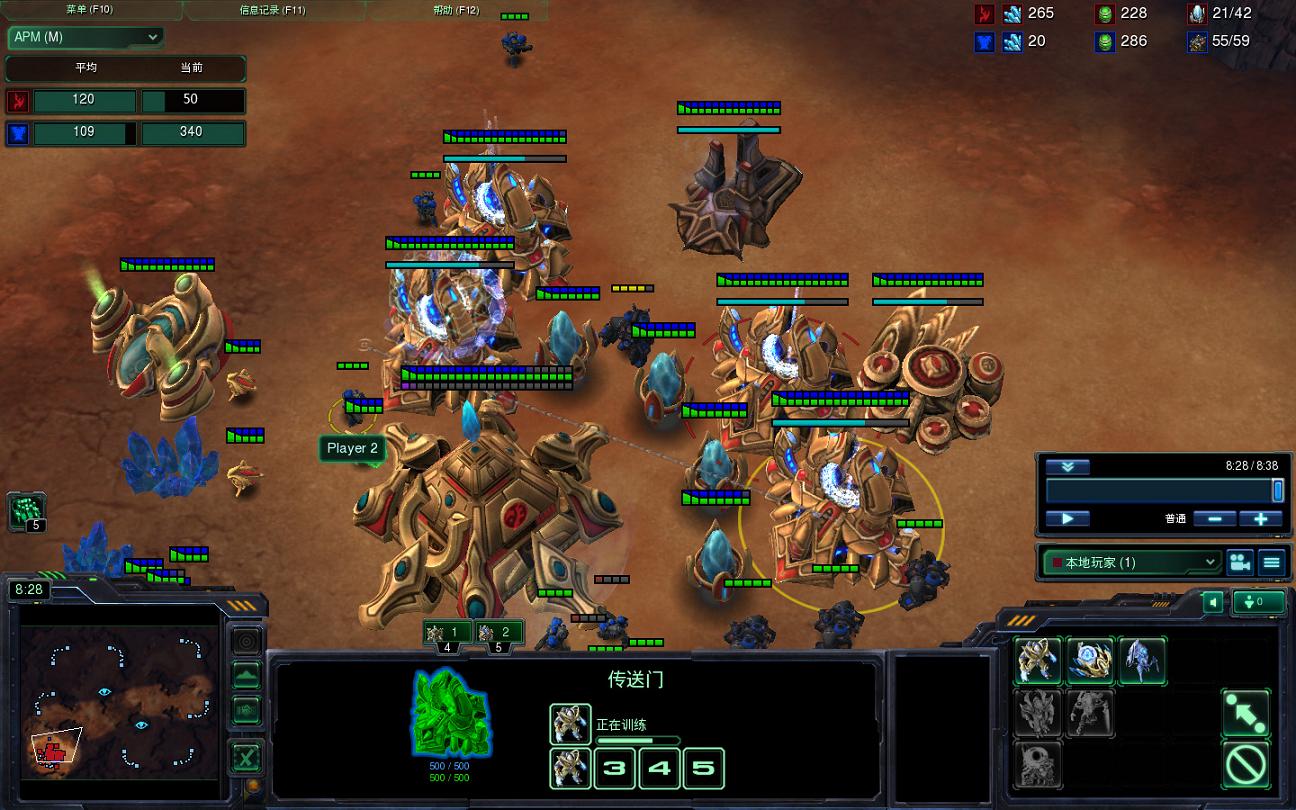Image resolution: width=1296 pixels, height=810 pixels.
Task: Set the gateway rally point
Action: tap(1245, 713)
